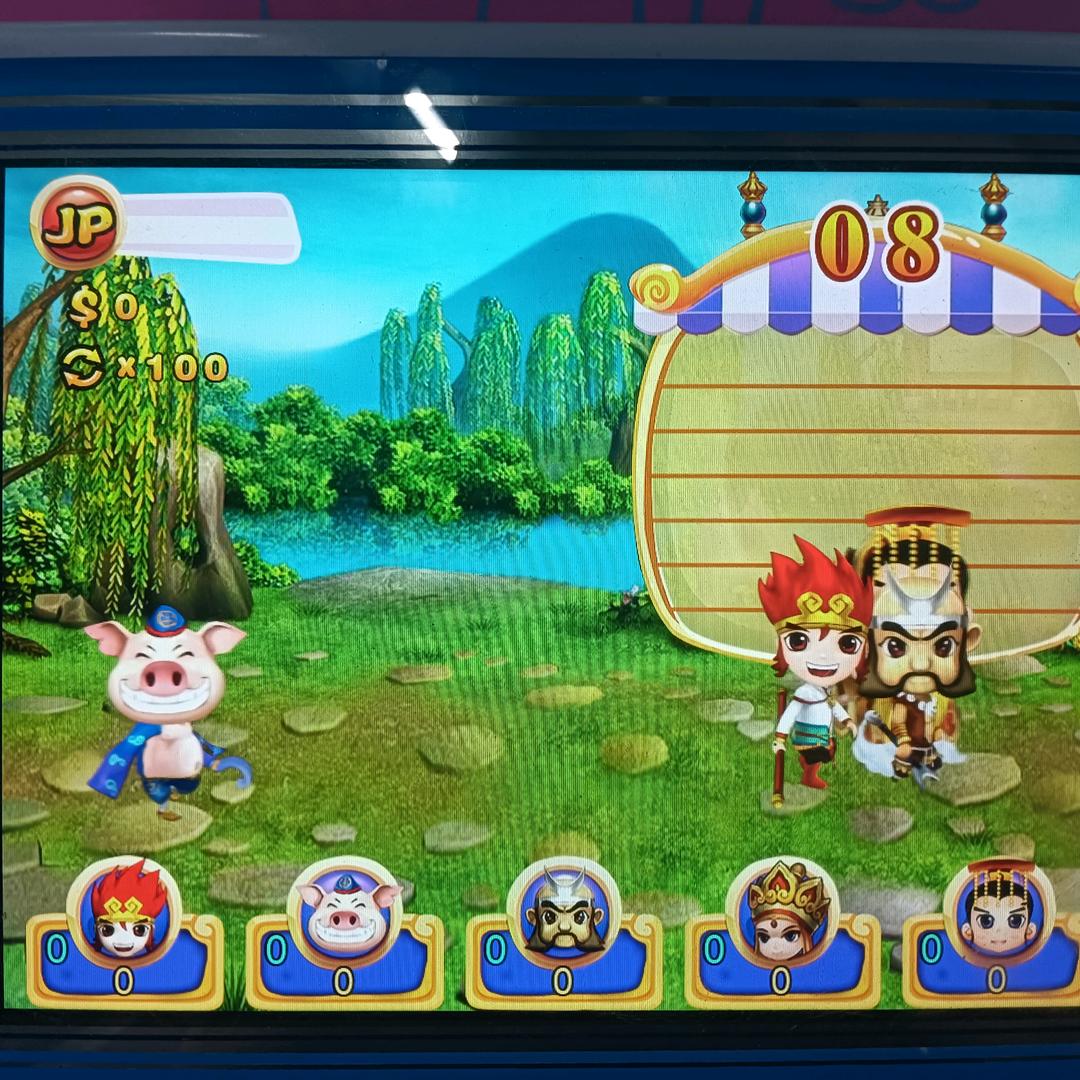
Task: Tap the yellow x100 cycle arrows icon
Action: coord(82,368)
